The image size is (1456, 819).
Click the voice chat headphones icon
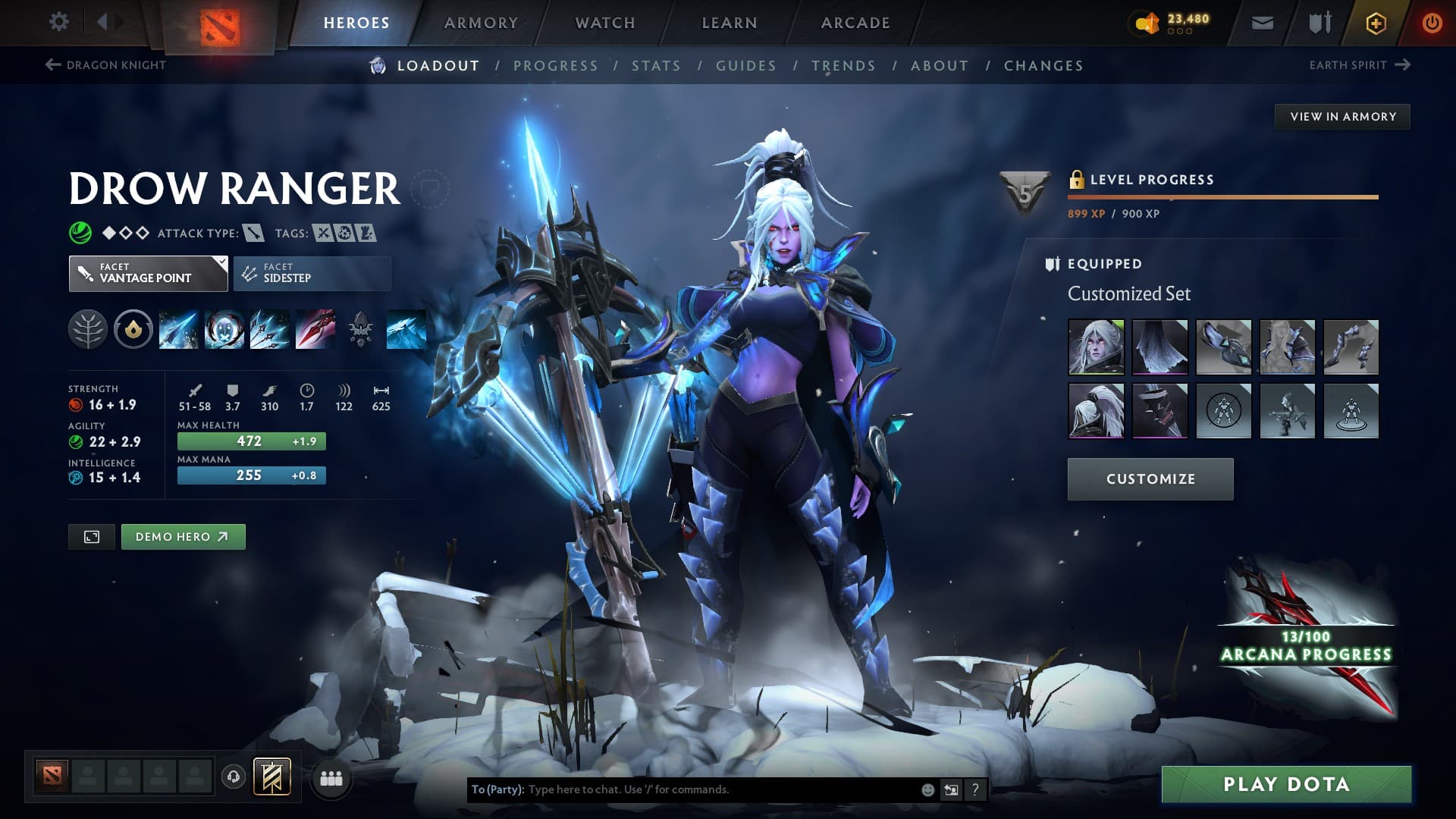tap(233, 778)
